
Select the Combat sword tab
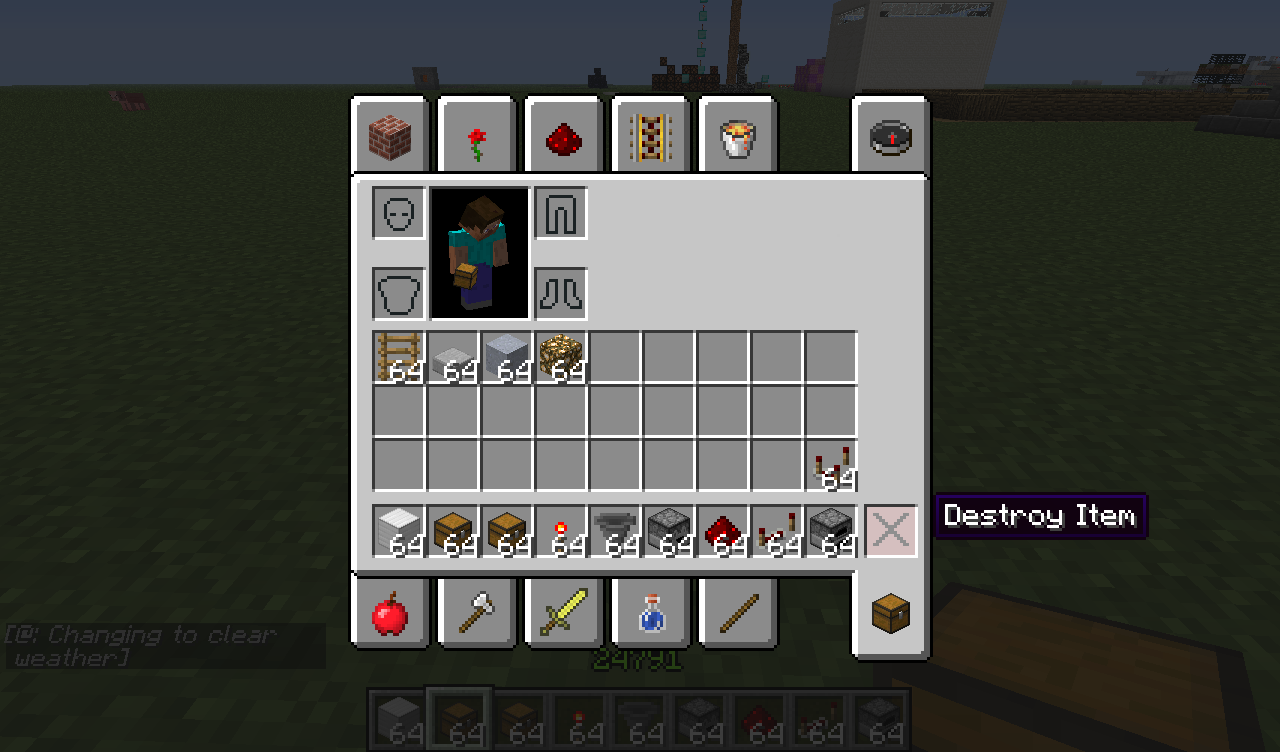562,612
